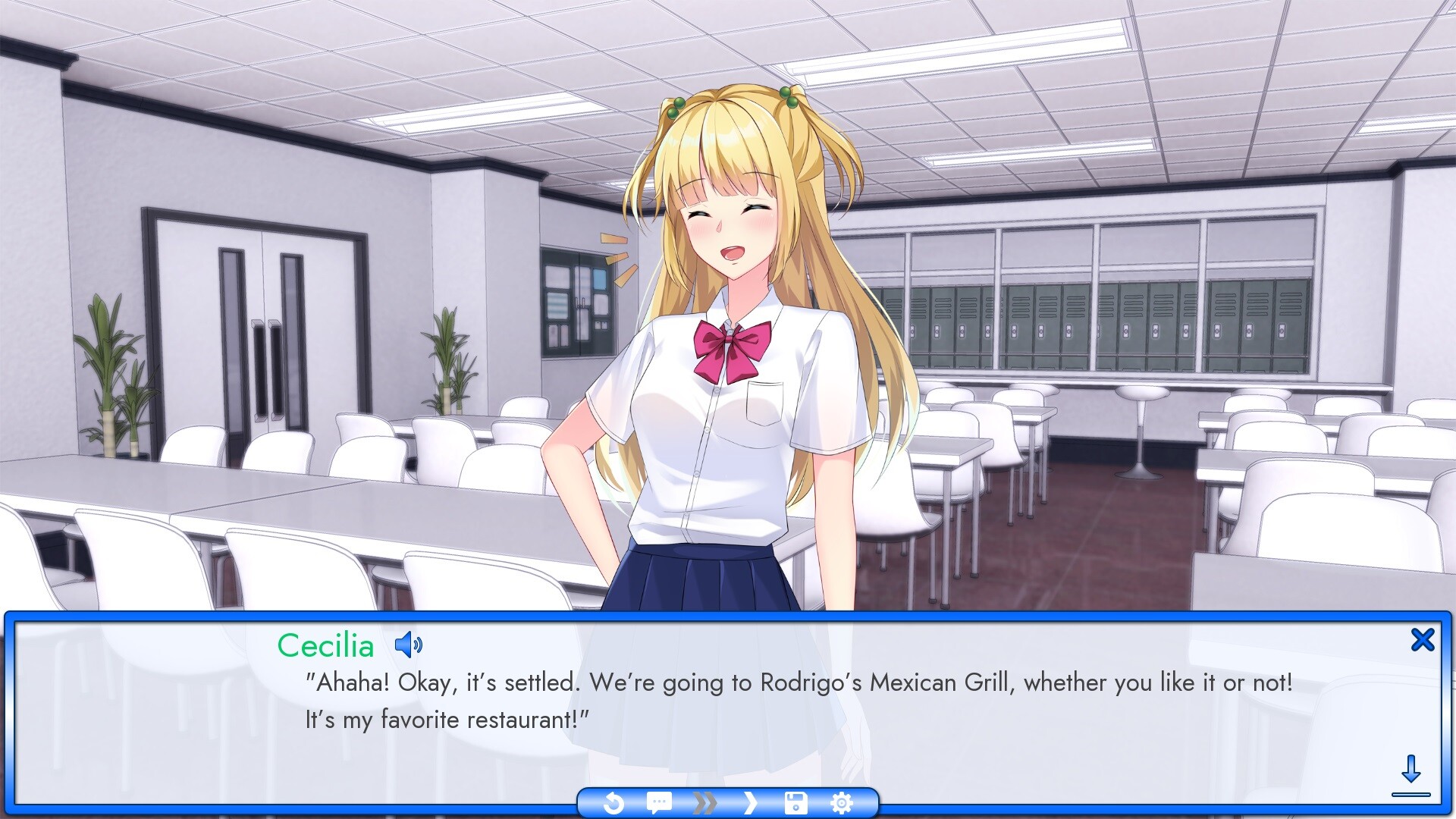Click the down-arrow continue indicator
This screenshot has width=1456, height=819.
coord(1412,774)
